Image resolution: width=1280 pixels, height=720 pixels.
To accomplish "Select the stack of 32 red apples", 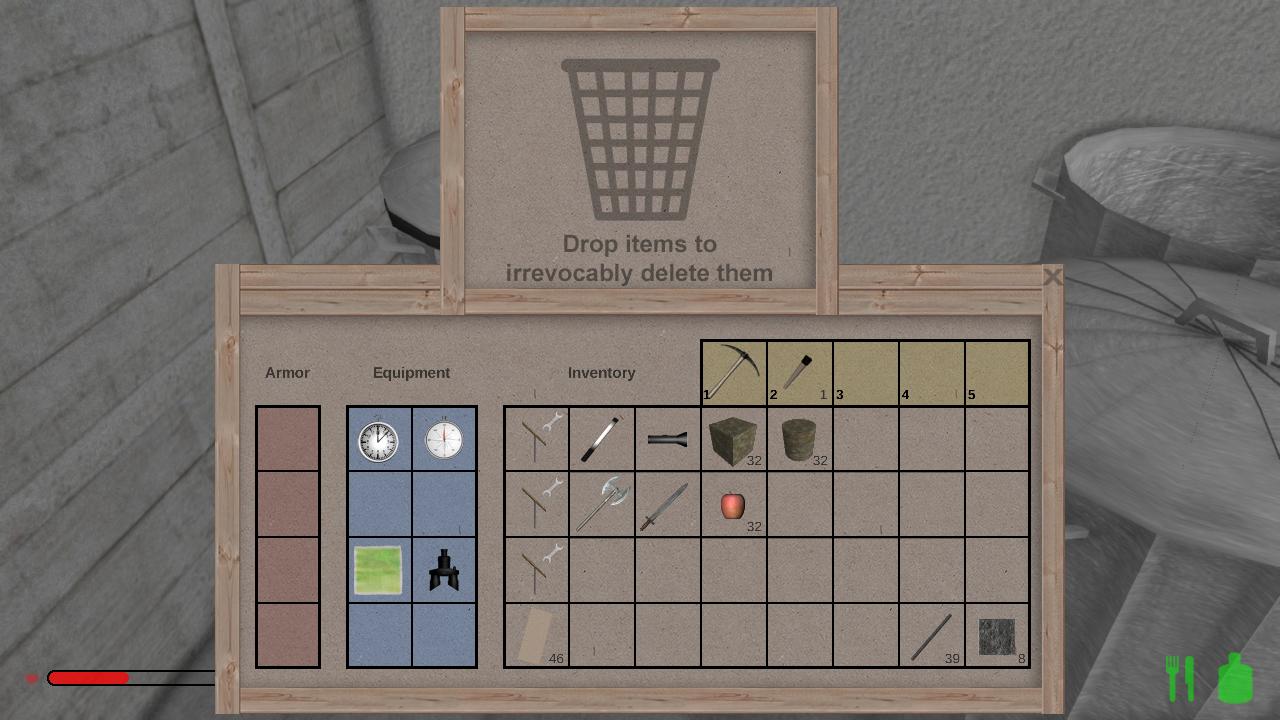I will 733,505.
